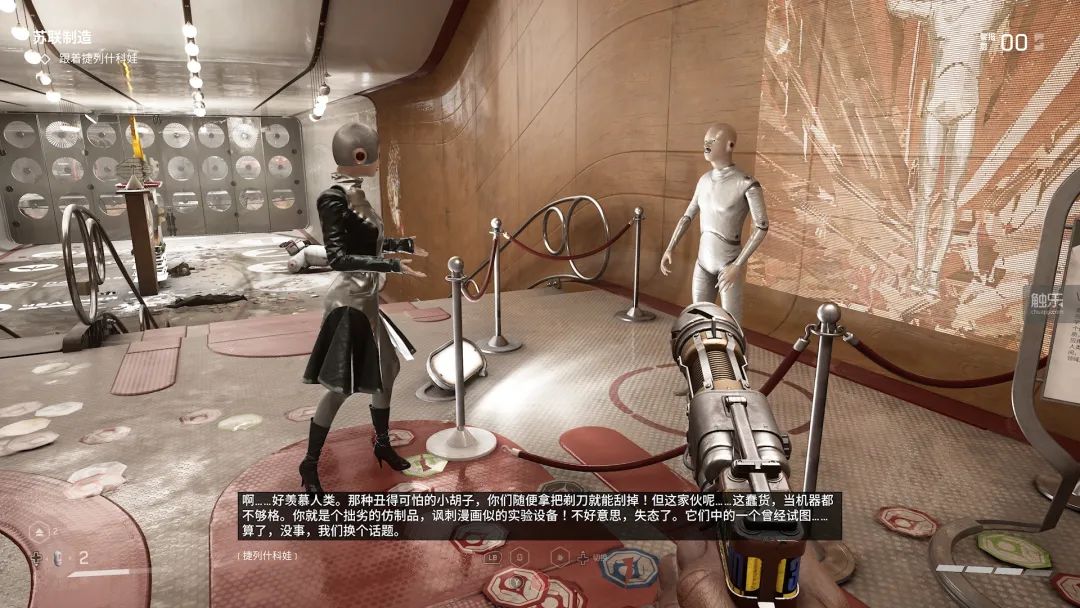
Task: Select the "跟着捷列什科娃" objective tracker
Action: (98, 58)
